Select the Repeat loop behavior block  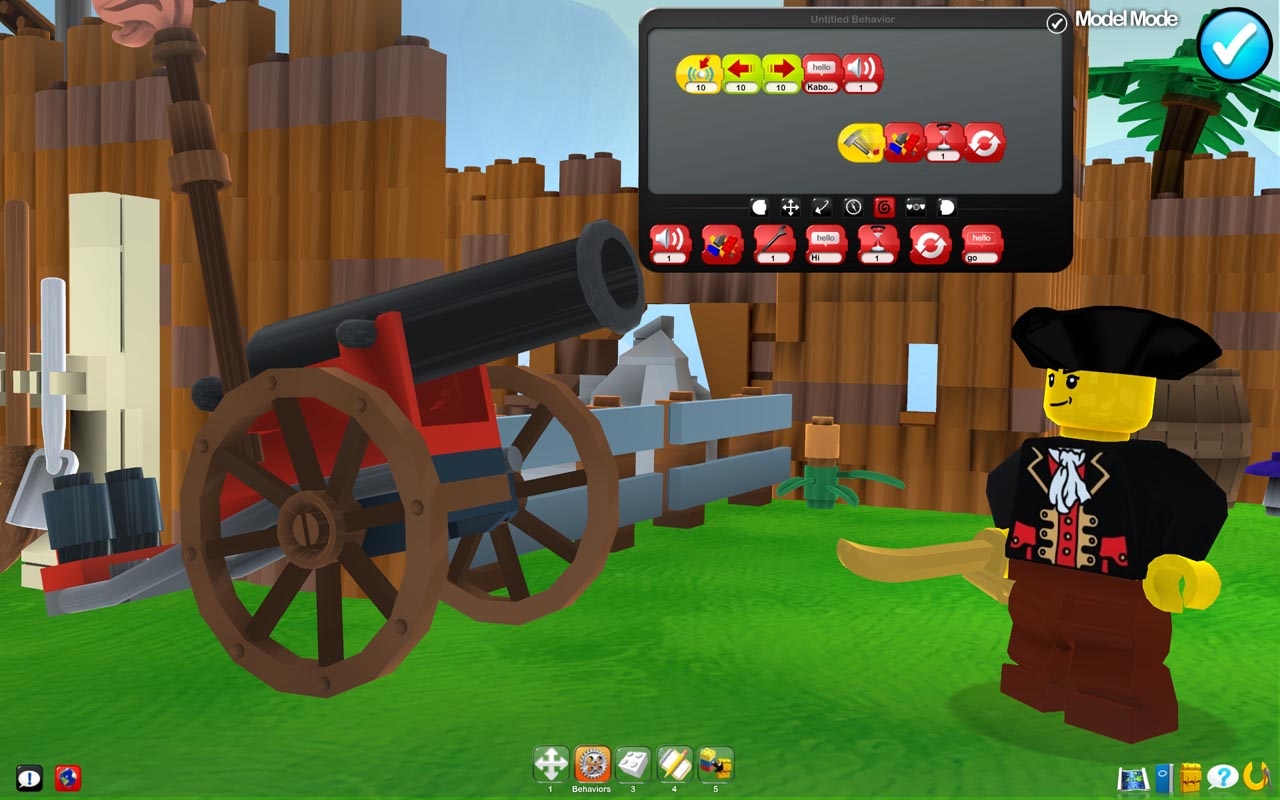click(x=929, y=243)
